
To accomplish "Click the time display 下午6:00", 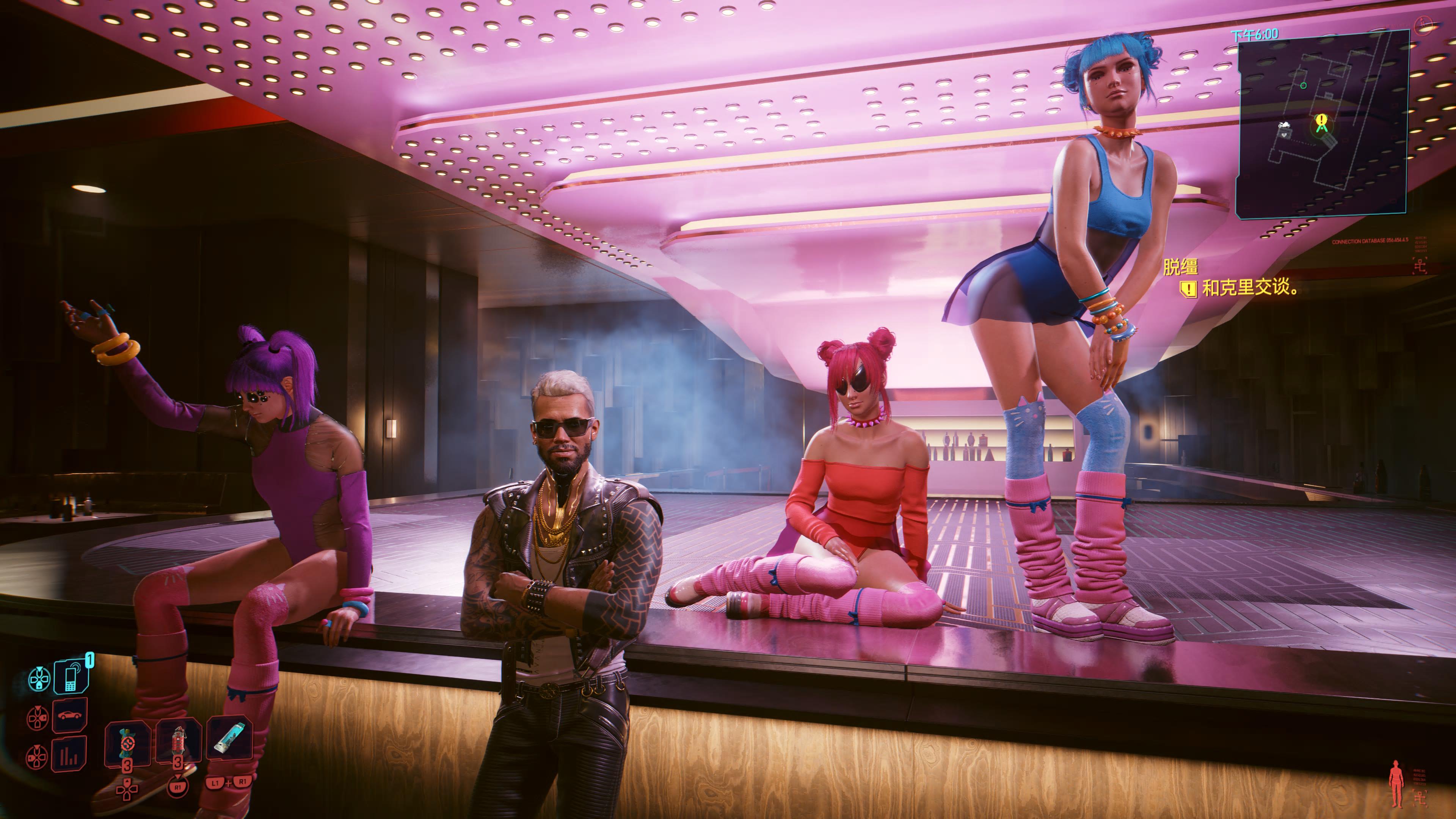I will point(1255,35).
